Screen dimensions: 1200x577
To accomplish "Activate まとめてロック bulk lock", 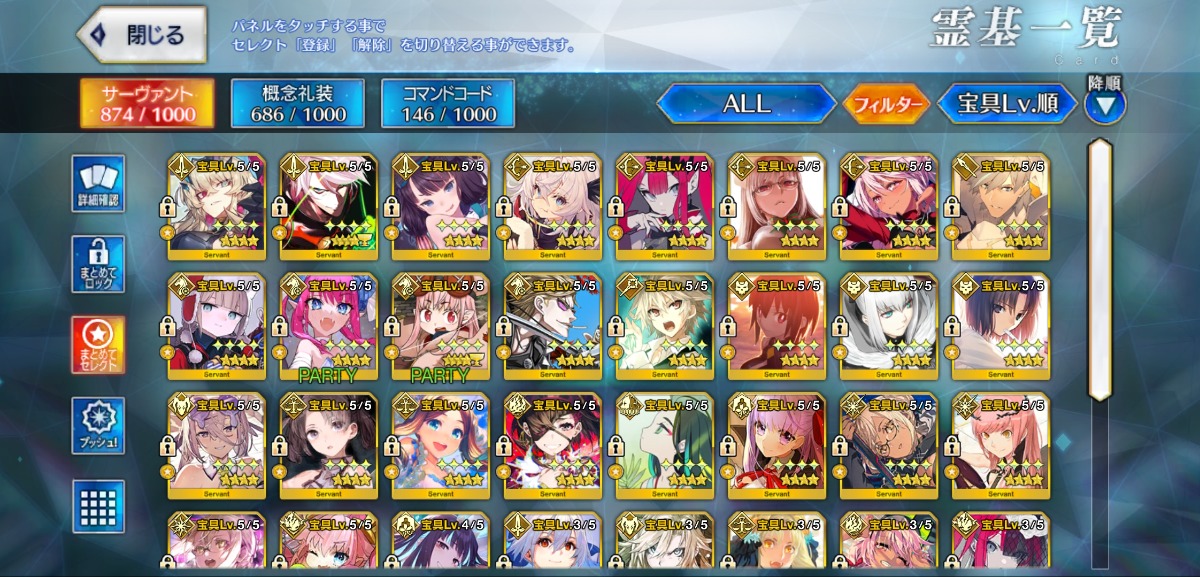I will click(98, 265).
